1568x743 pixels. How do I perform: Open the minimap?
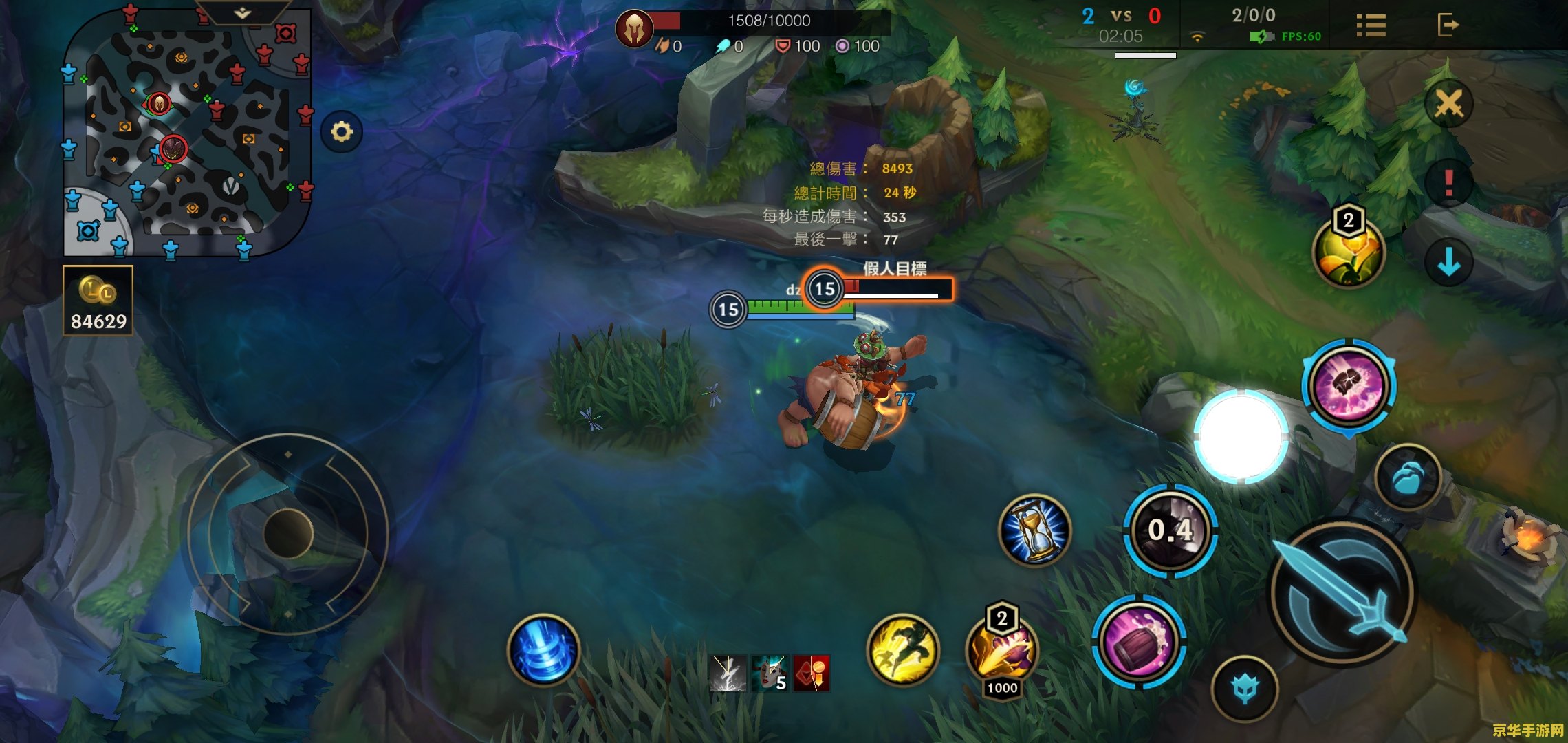click(x=187, y=131)
